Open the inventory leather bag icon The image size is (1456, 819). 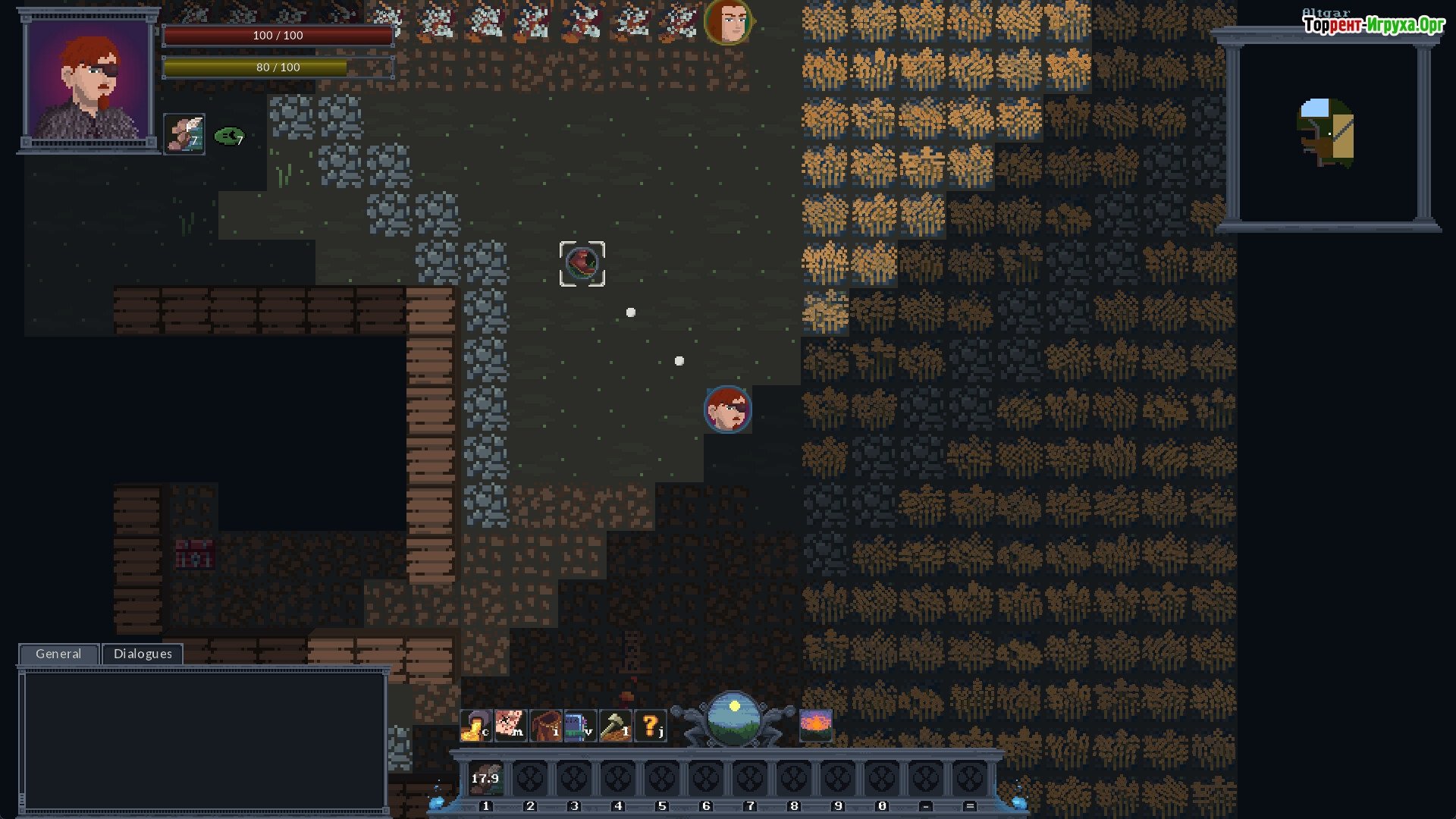(x=545, y=726)
